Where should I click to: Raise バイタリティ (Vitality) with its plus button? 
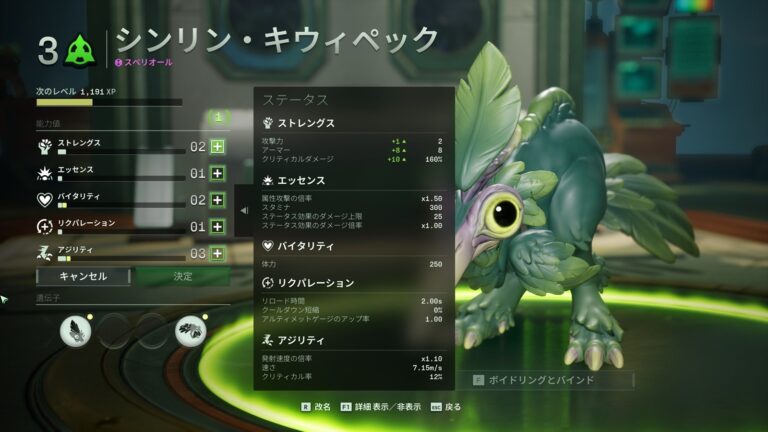click(217, 200)
